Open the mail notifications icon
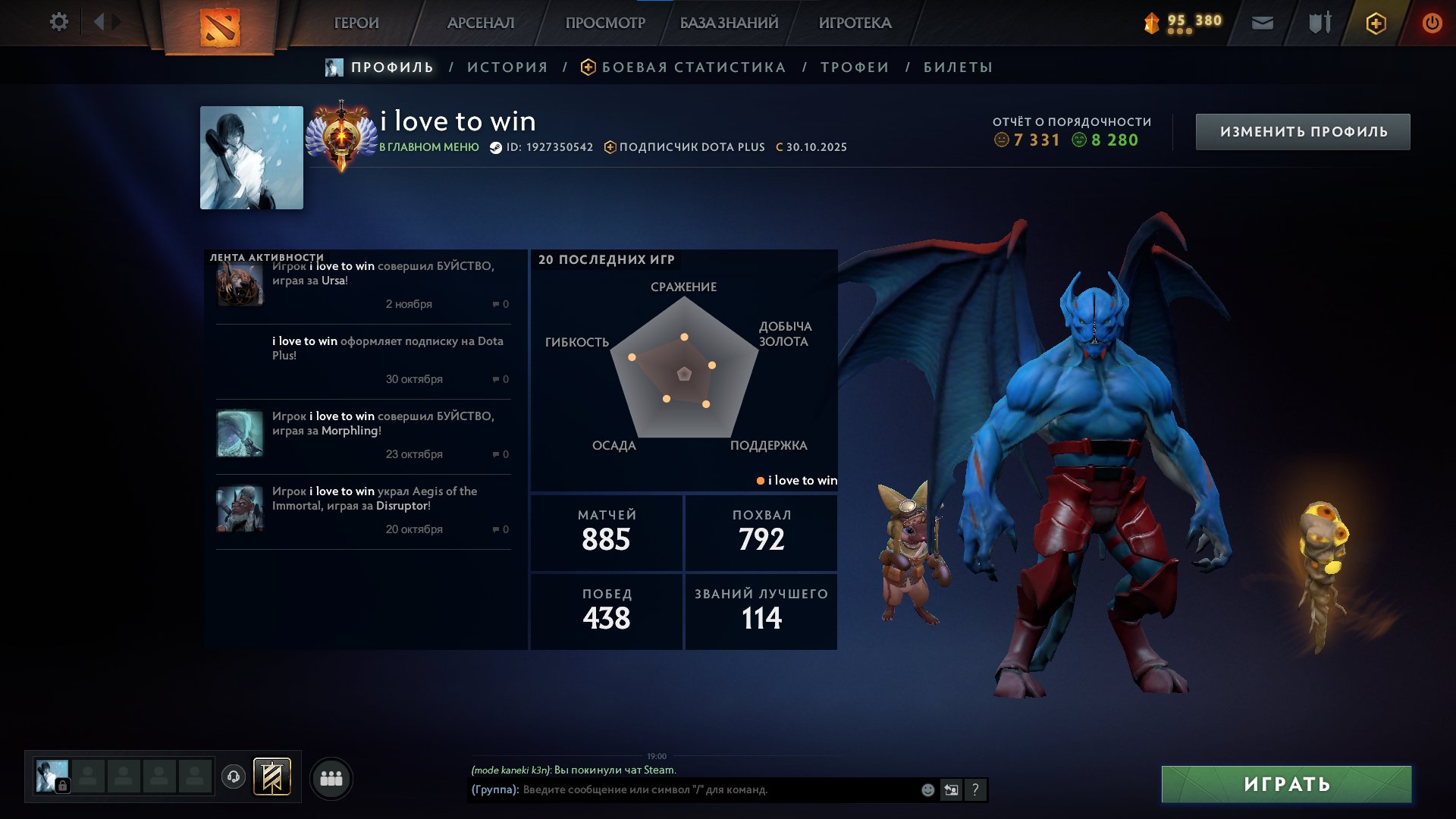1456x819 pixels. click(x=1262, y=23)
